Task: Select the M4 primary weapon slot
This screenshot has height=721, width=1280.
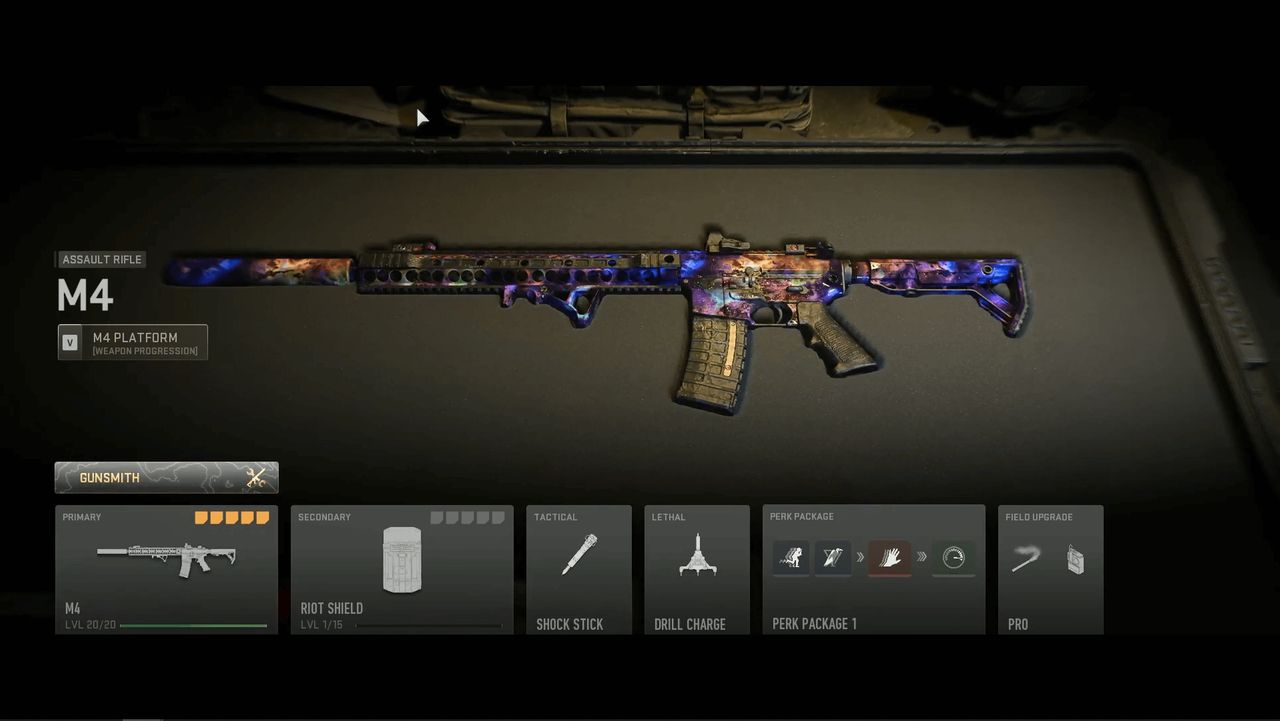Action: pyautogui.click(x=166, y=569)
